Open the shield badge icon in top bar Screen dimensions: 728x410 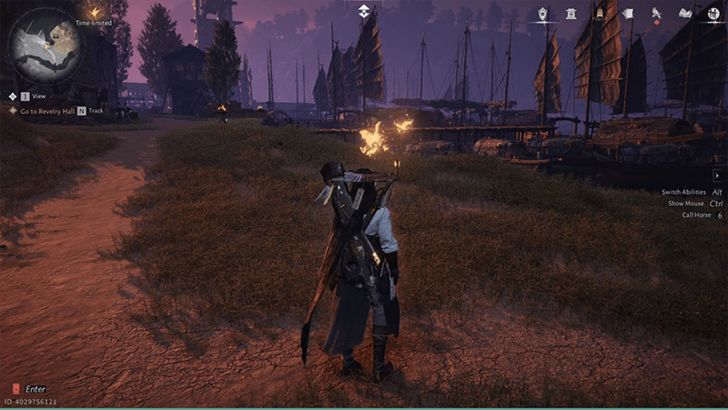point(542,14)
